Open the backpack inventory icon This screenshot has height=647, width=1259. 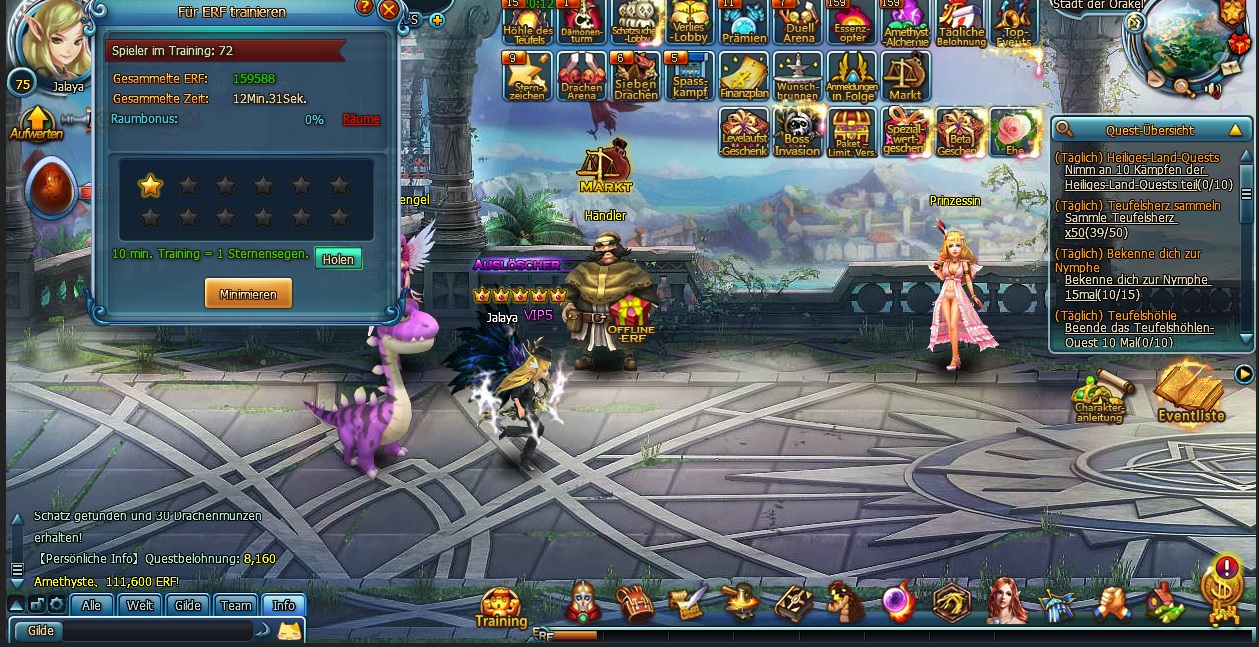pyautogui.click(x=635, y=603)
